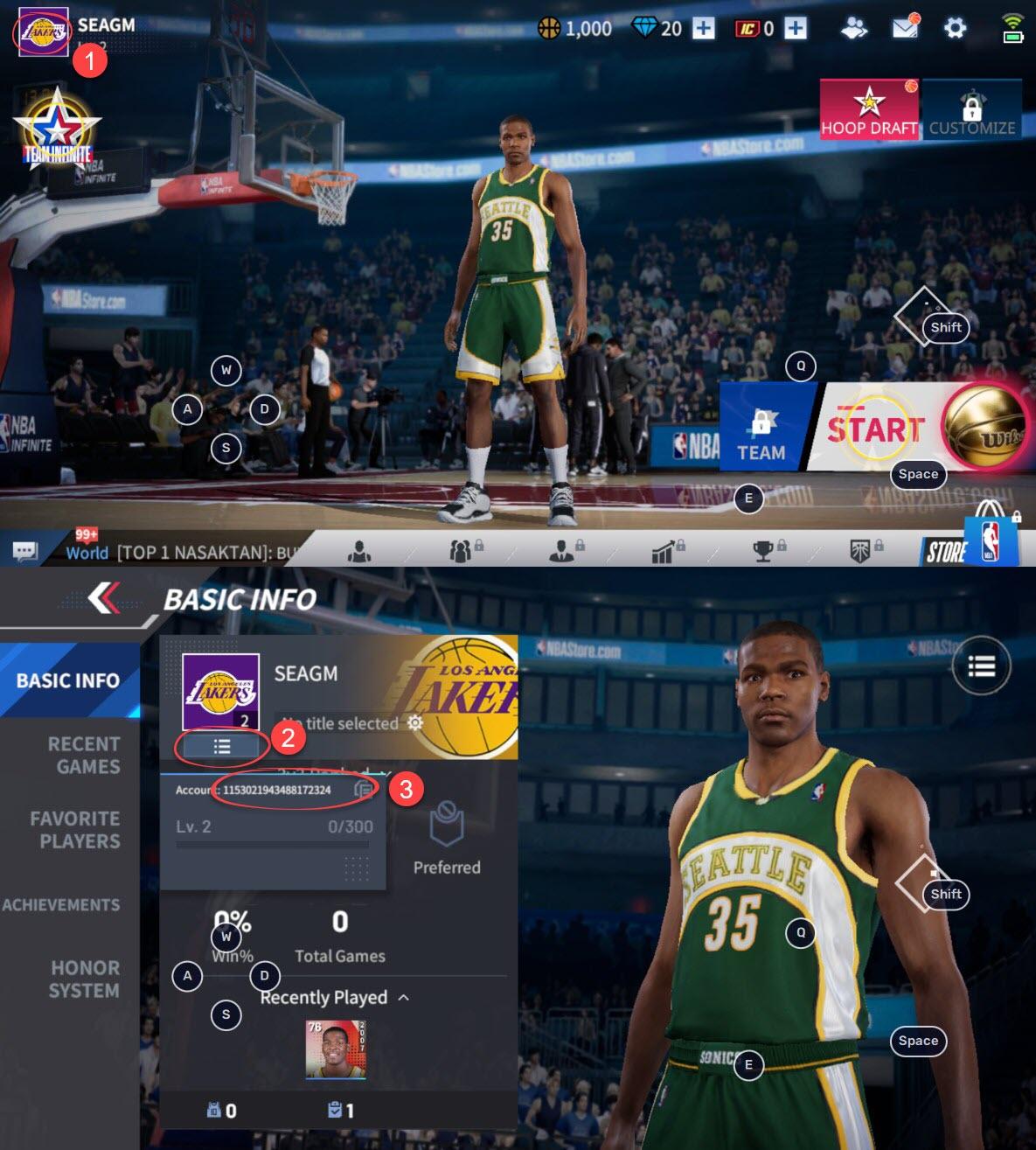The height and width of the screenshot is (1150, 1036).
Task: Add more diamonds with the plus button
Action: (x=704, y=28)
